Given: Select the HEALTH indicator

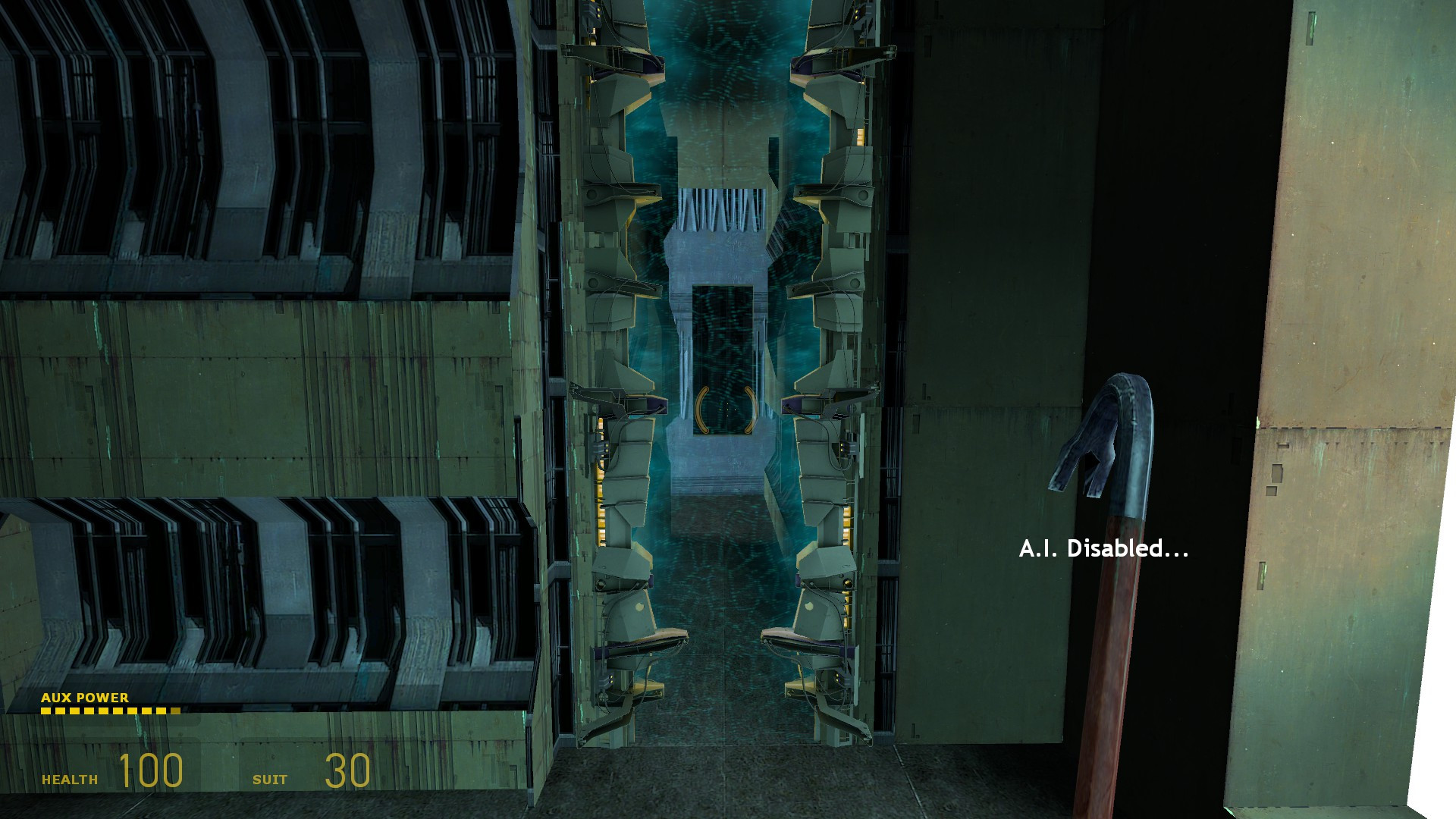Looking at the screenshot, I should (70, 777).
